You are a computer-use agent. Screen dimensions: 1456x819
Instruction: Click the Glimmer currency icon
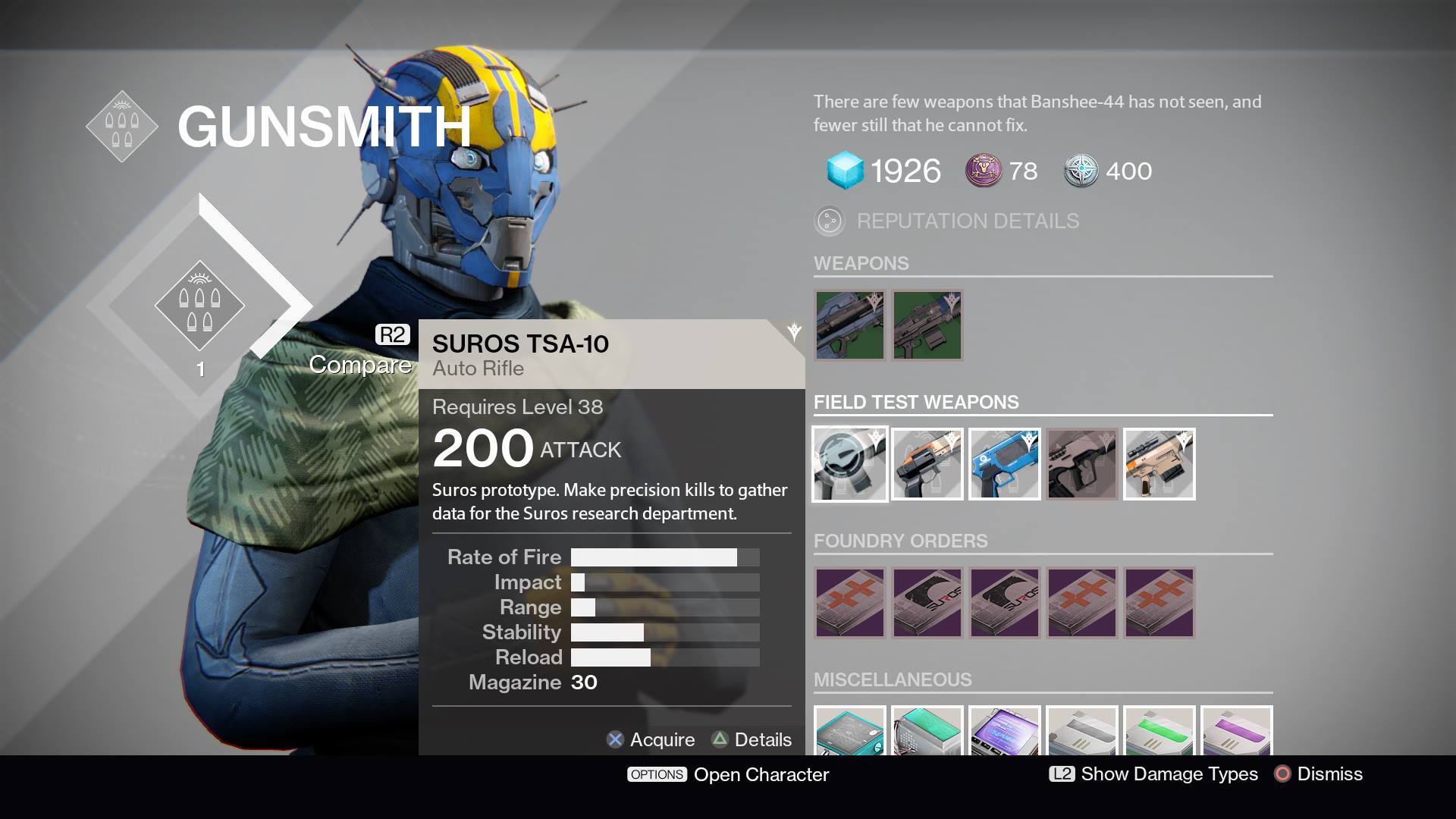[x=844, y=170]
